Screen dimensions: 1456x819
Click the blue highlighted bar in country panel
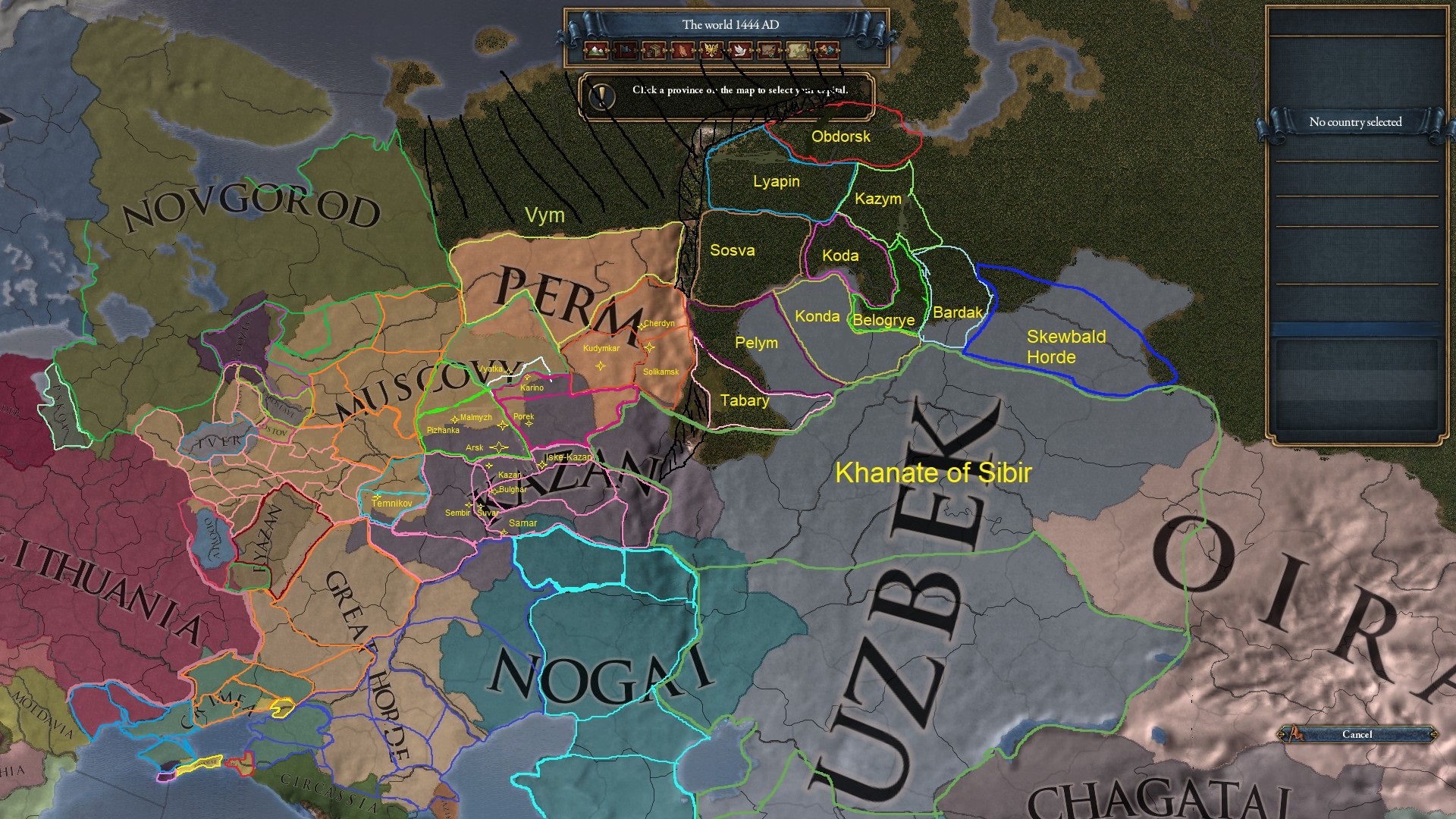click(x=1357, y=328)
